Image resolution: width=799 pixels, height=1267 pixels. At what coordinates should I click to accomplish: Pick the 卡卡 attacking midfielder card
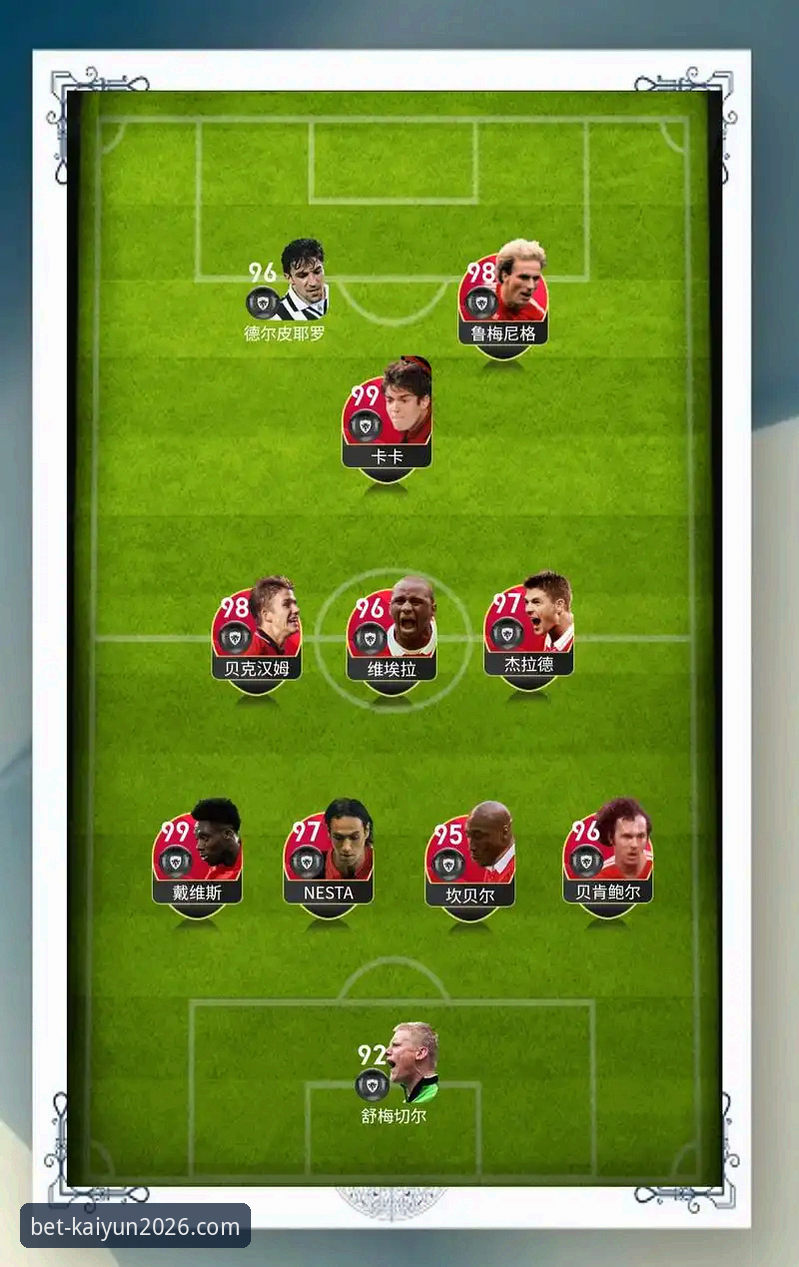pos(387,419)
